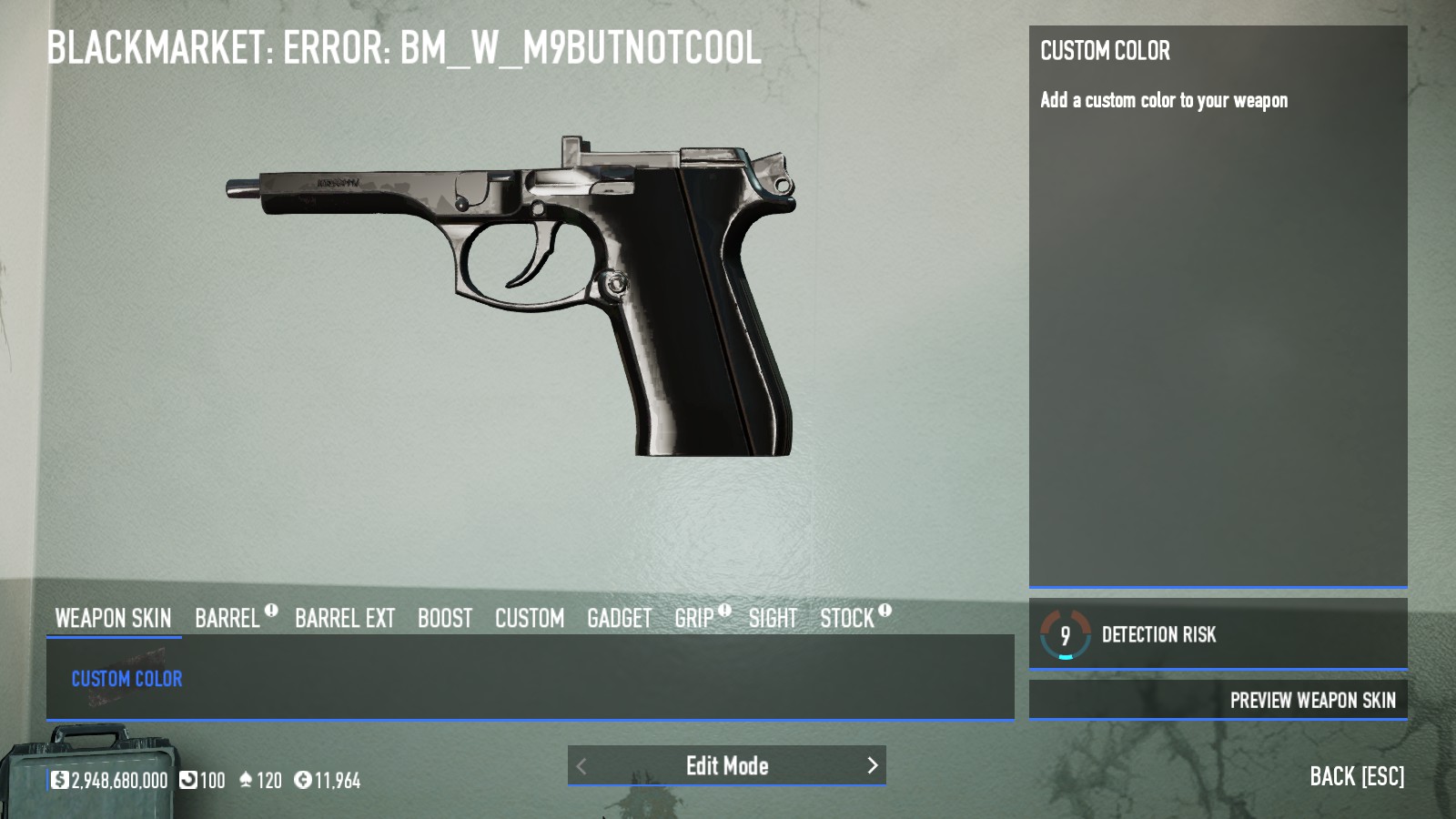The height and width of the screenshot is (819, 1456).
Task: Cycle Edit Mode with right arrow
Action: tap(872, 765)
